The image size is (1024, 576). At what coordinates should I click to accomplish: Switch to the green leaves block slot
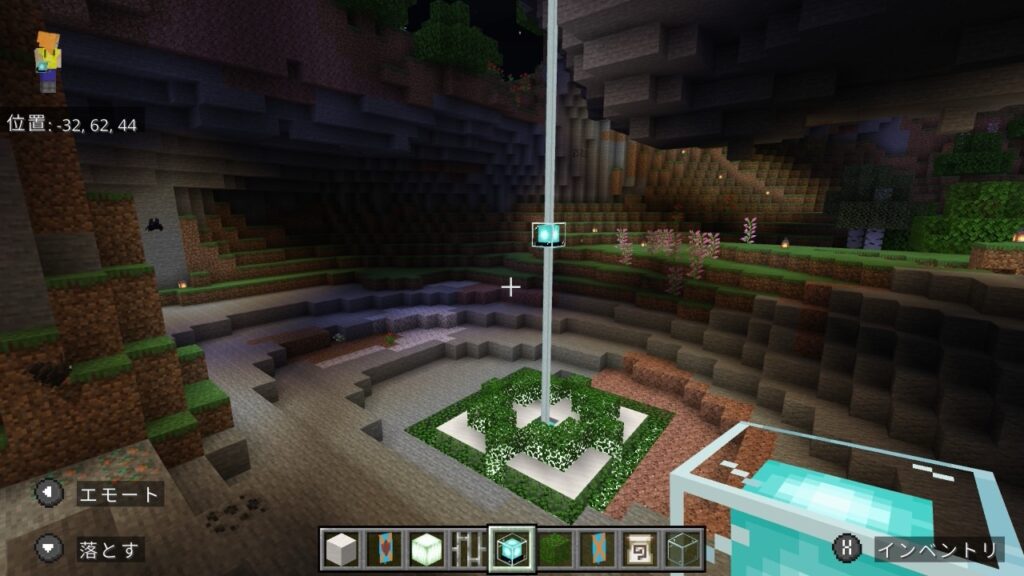(556, 548)
